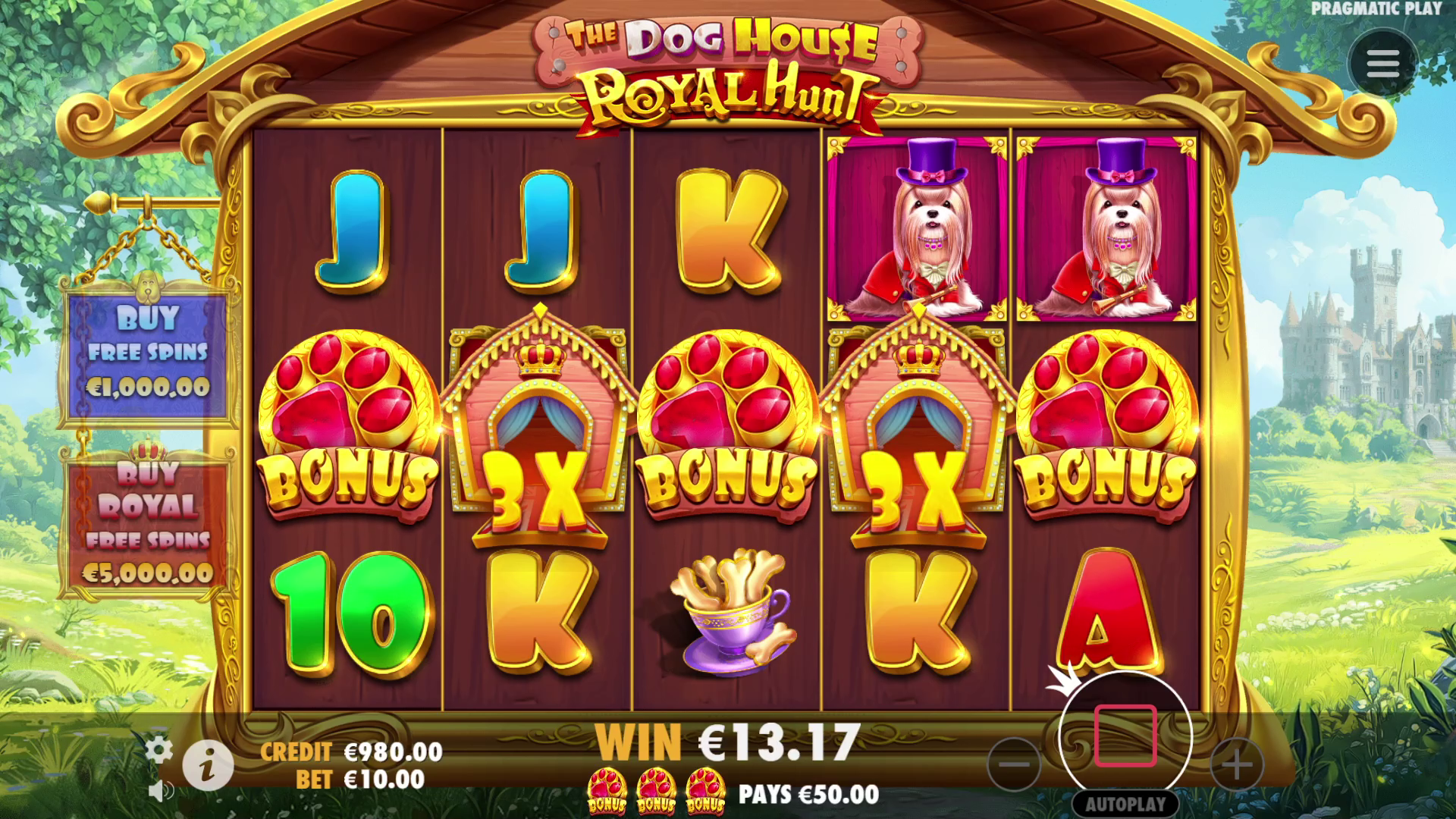Open the hamburger menu
This screenshot has height=819, width=1456.
point(1382,64)
